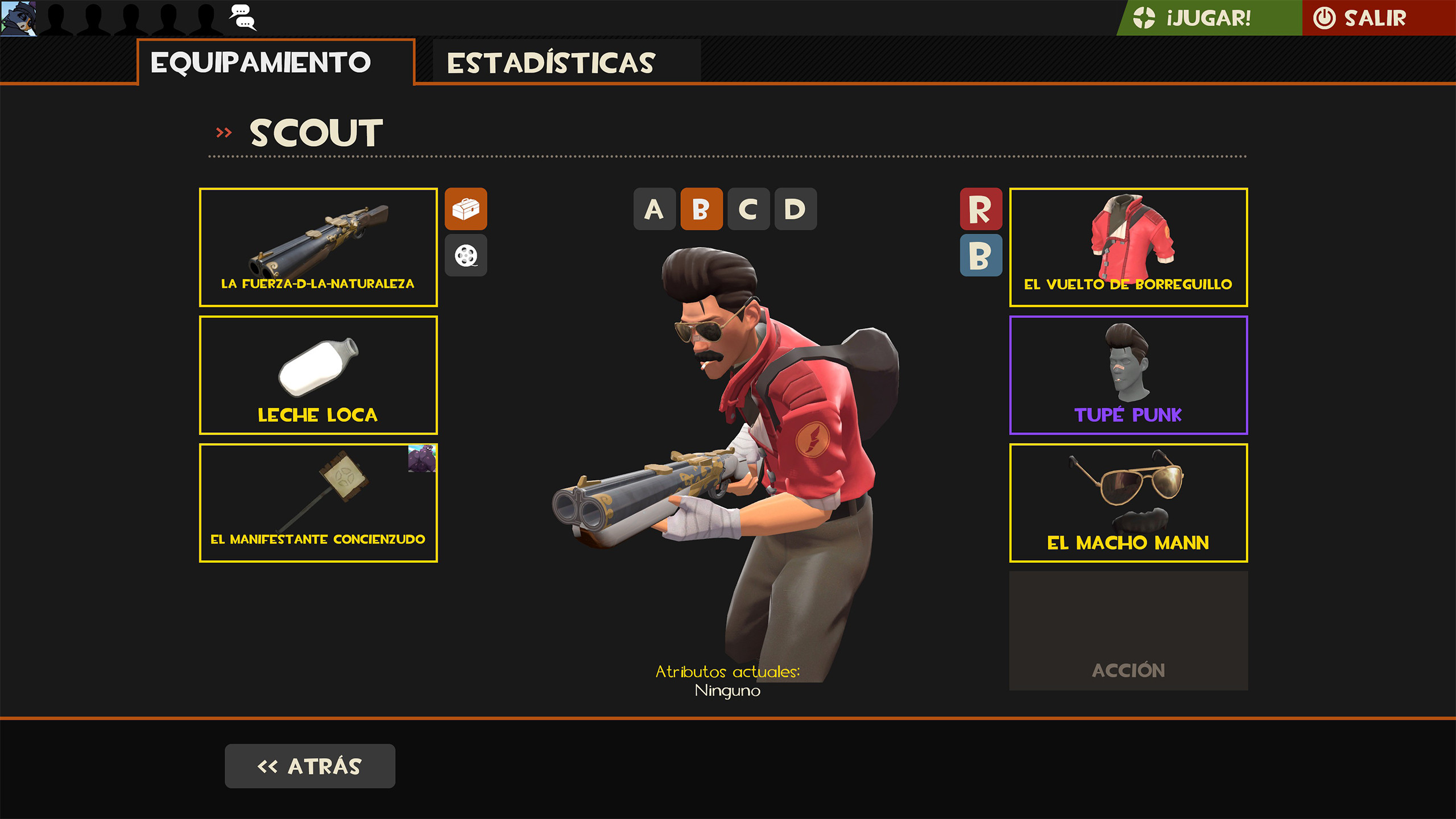
Task: Select loadout preset B
Action: 703,210
